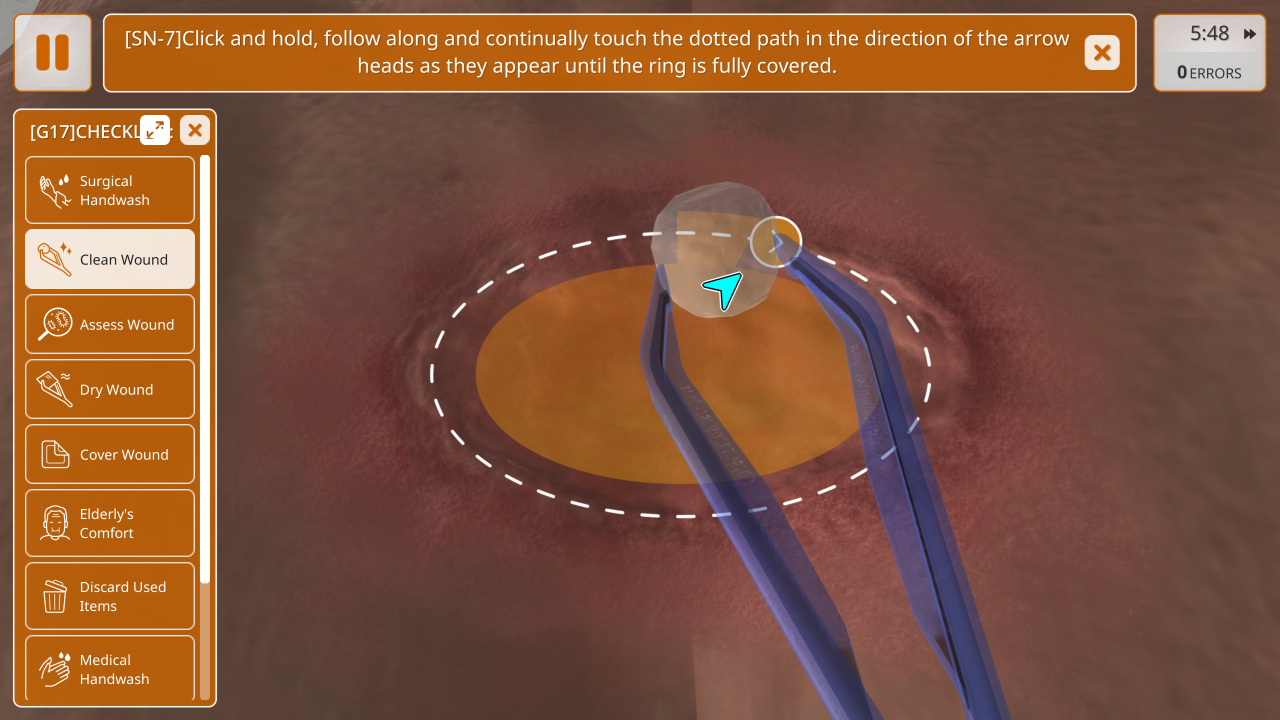1280x720 pixels.
Task: Choose the Medical Handwash step
Action: [x=110, y=668]
